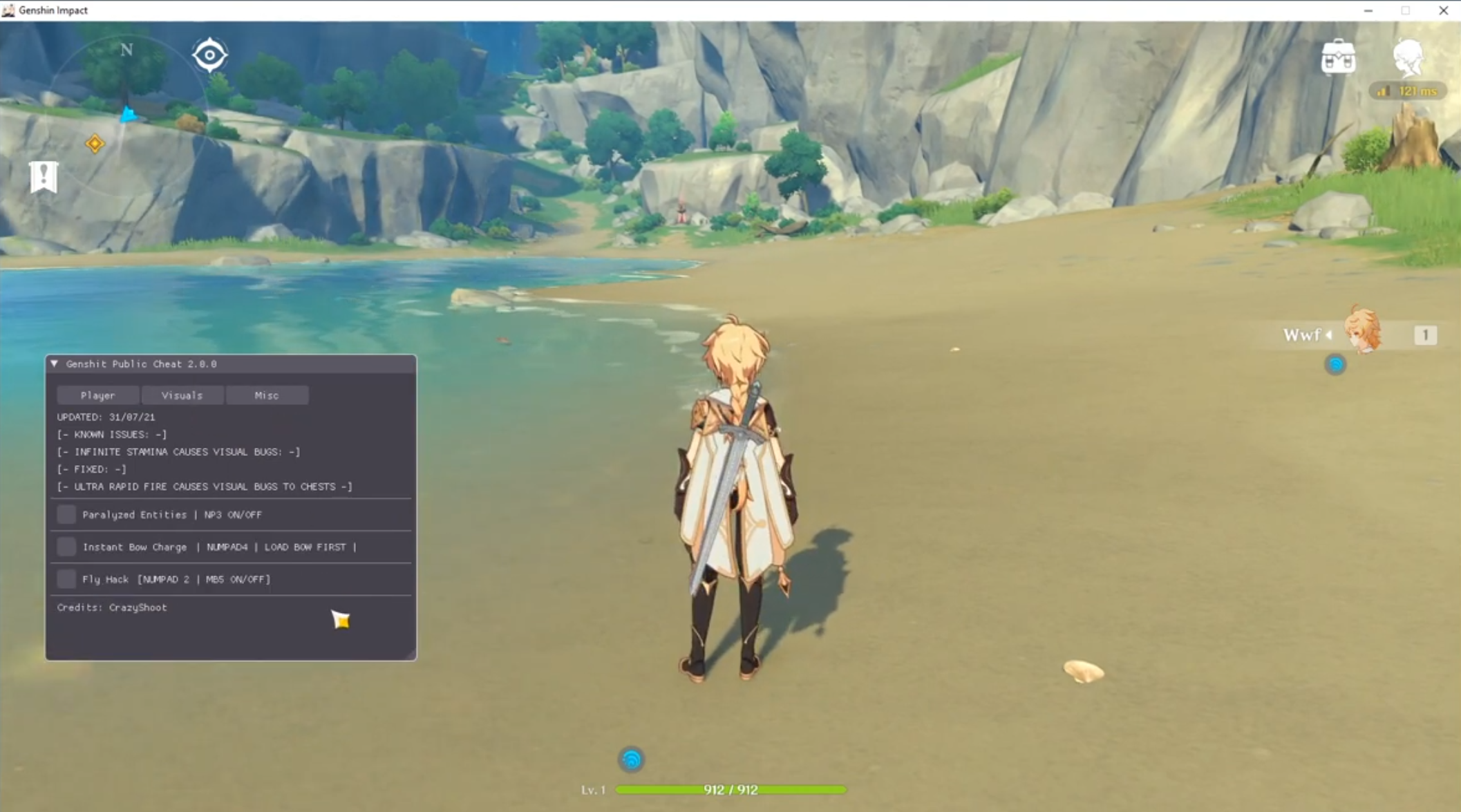
Task: Tick the Fly Hack checkbox
Action: (66, 579)
